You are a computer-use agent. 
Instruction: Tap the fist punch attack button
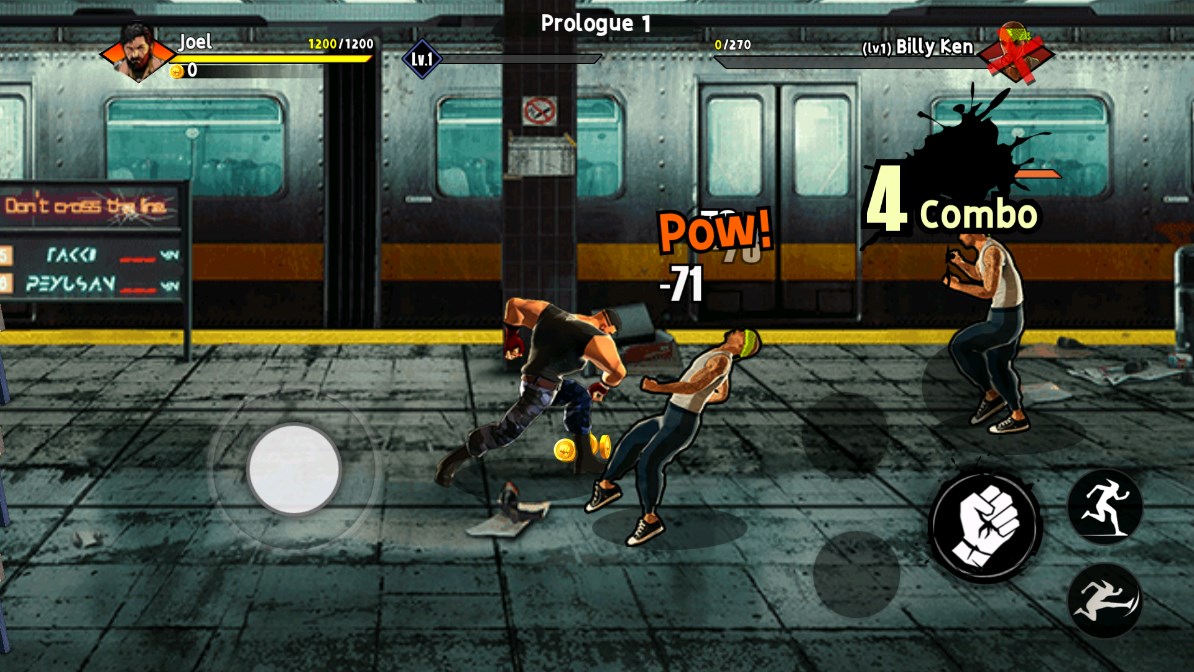(985, 523)
